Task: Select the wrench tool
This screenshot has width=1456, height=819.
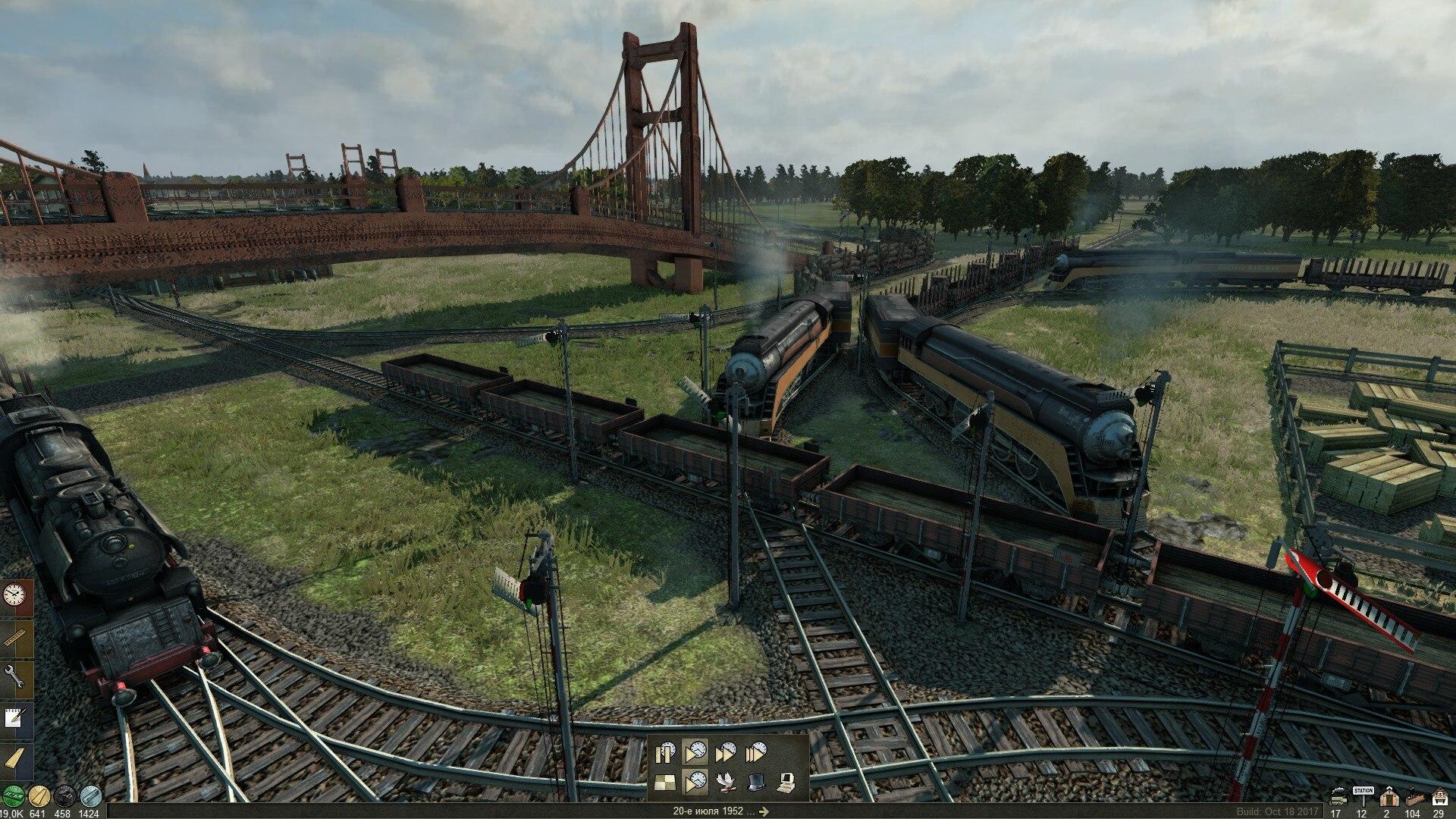Action: point(16,676)
